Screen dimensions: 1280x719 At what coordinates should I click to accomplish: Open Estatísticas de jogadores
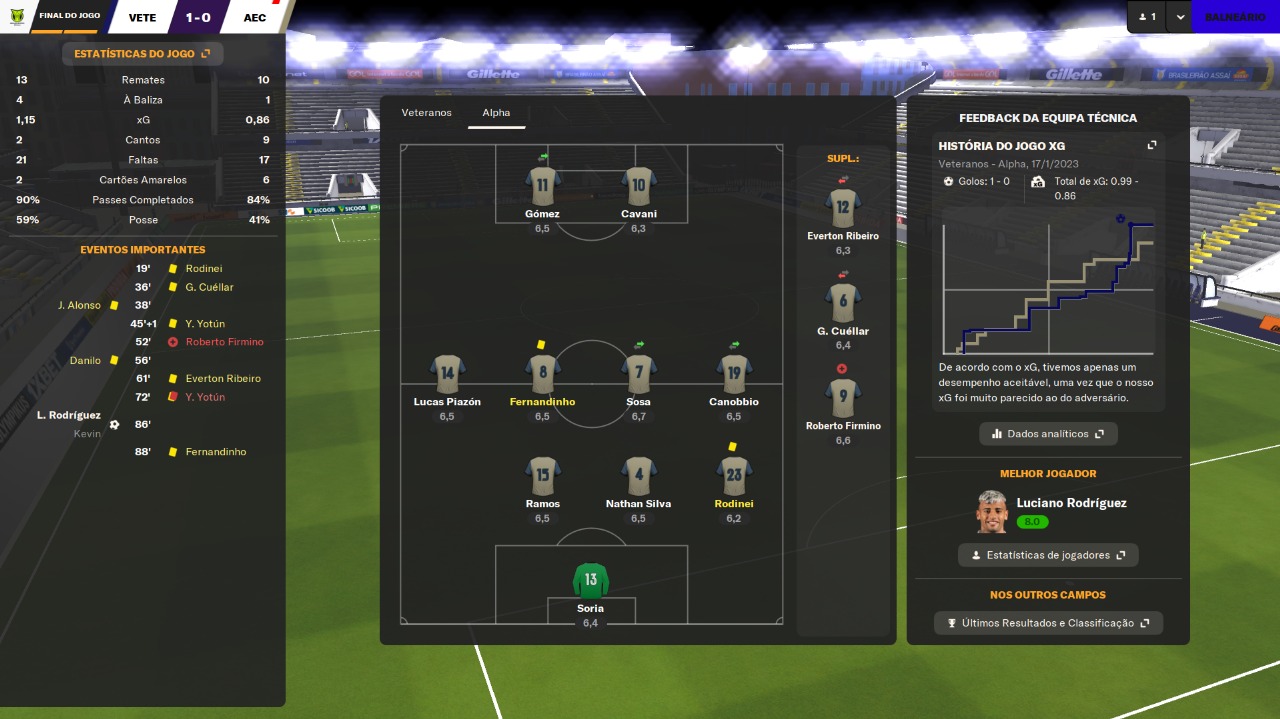pos(1048,555)
